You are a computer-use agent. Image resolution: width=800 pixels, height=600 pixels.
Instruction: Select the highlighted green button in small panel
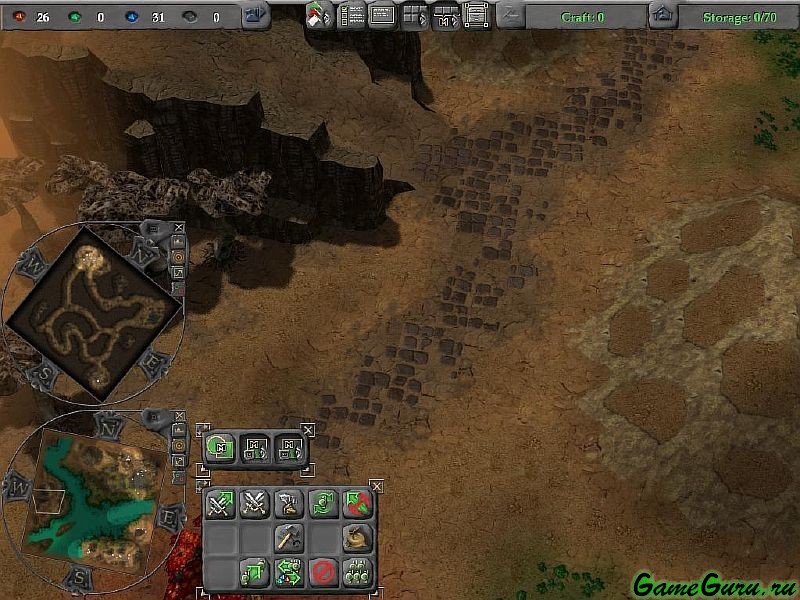click(x=221, y=448)
